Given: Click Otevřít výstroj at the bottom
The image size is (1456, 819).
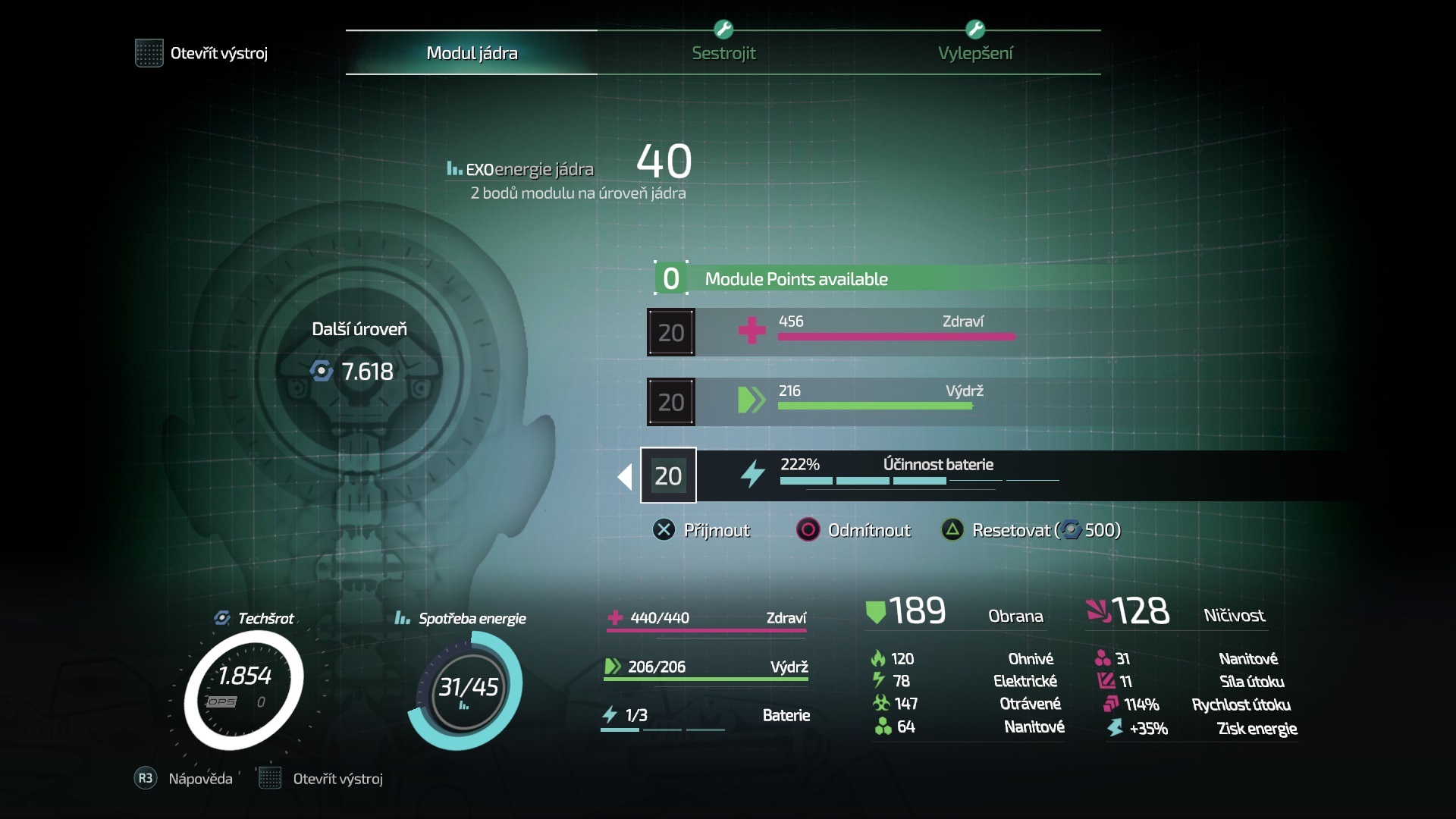Looking at the screenshot, I should pos(322,779).
